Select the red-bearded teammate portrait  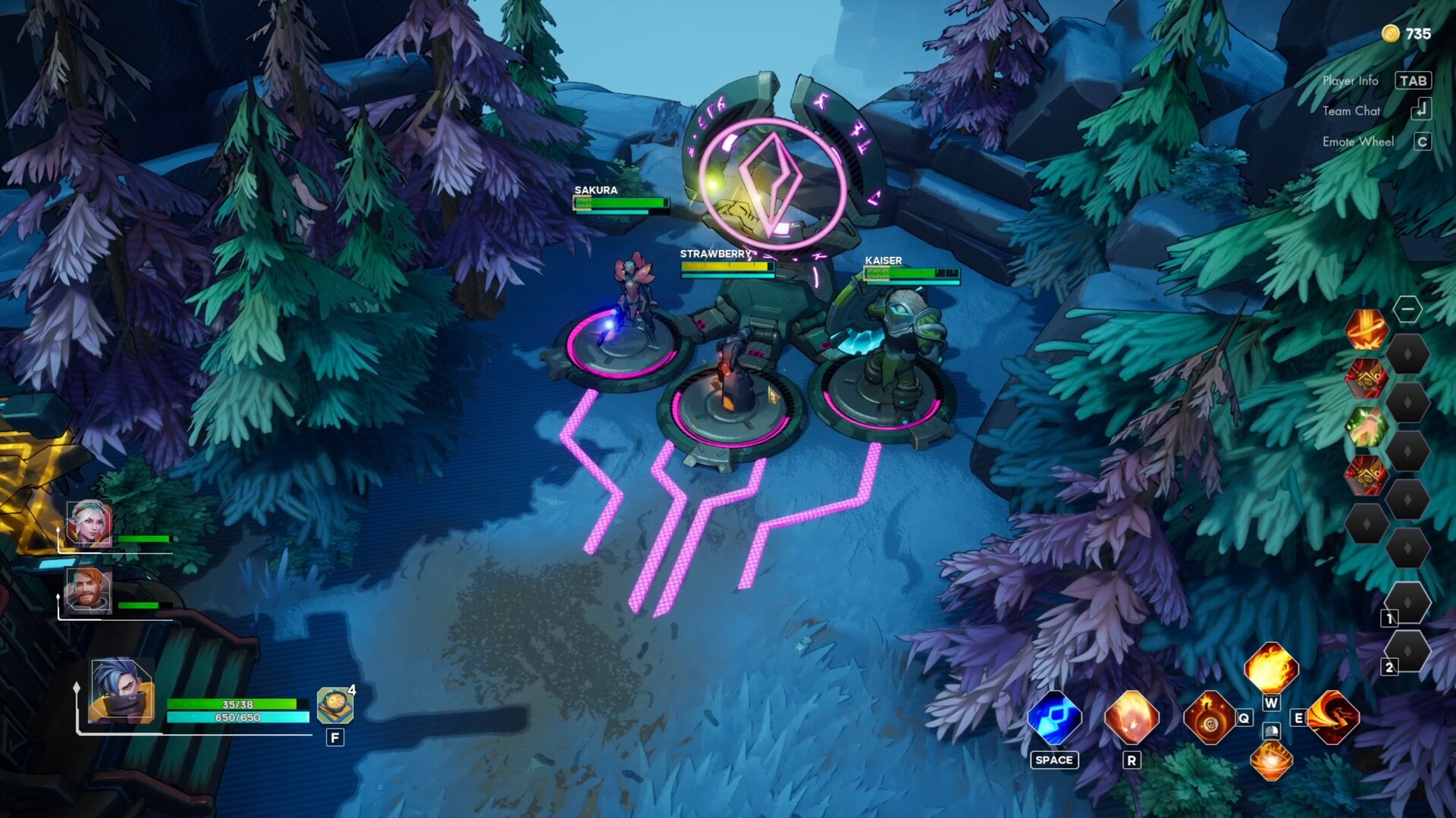click(x=89, y=591)
